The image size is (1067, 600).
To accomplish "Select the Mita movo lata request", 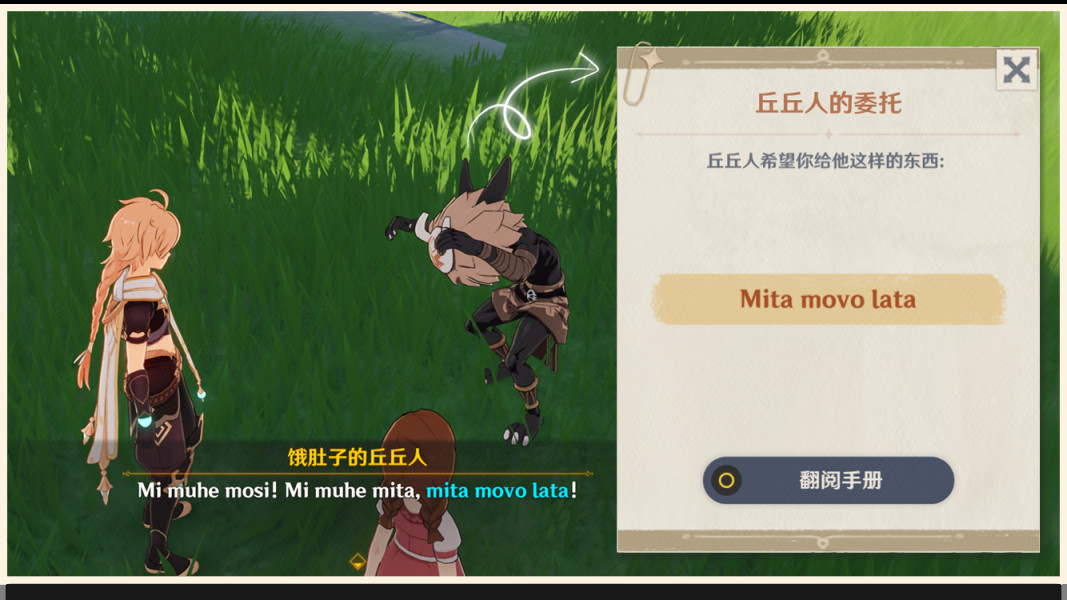I will 828,299.
